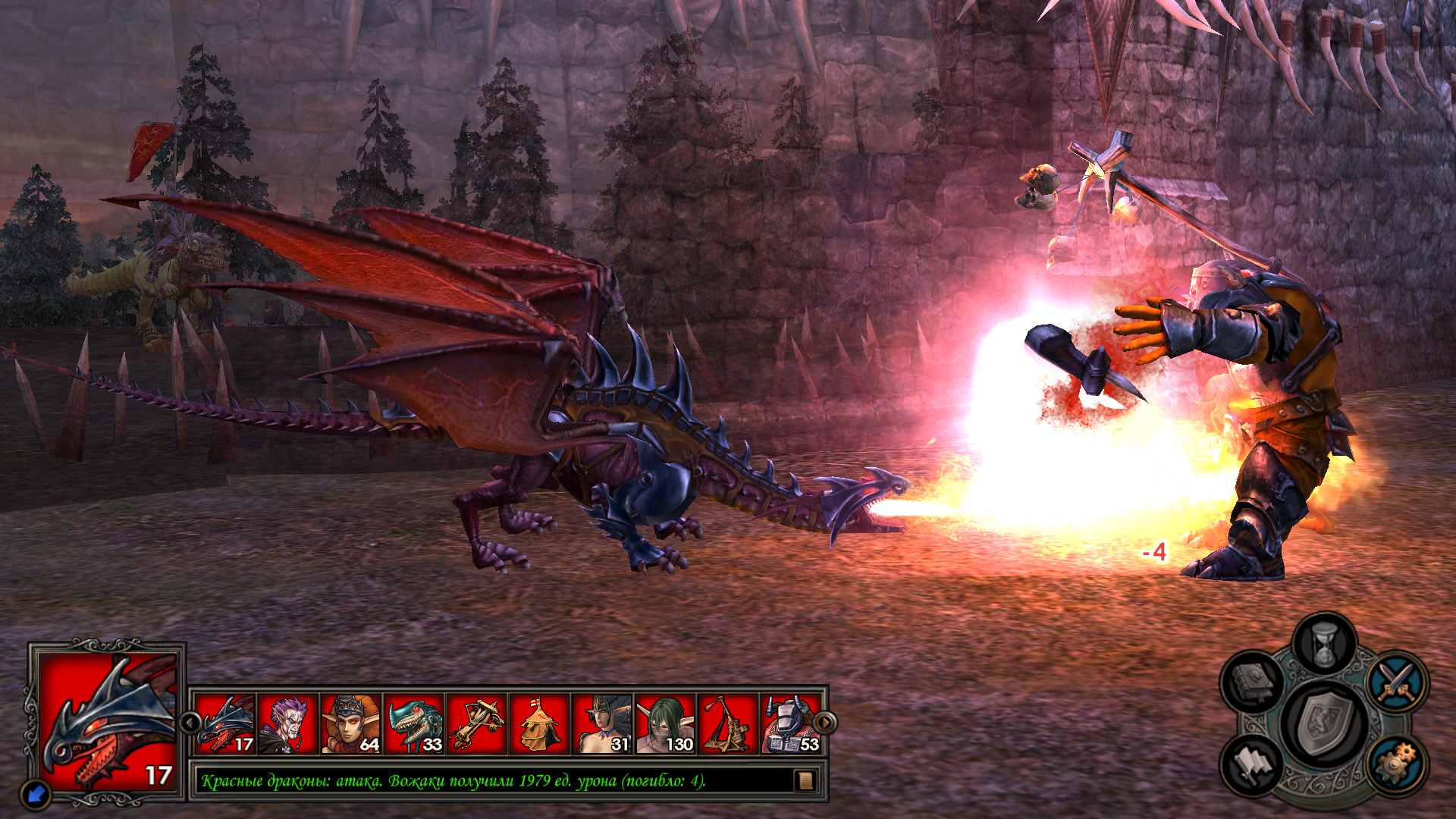Select the ballista in the turn queue
Screen dimensions: 1456x819
[477, 724]
